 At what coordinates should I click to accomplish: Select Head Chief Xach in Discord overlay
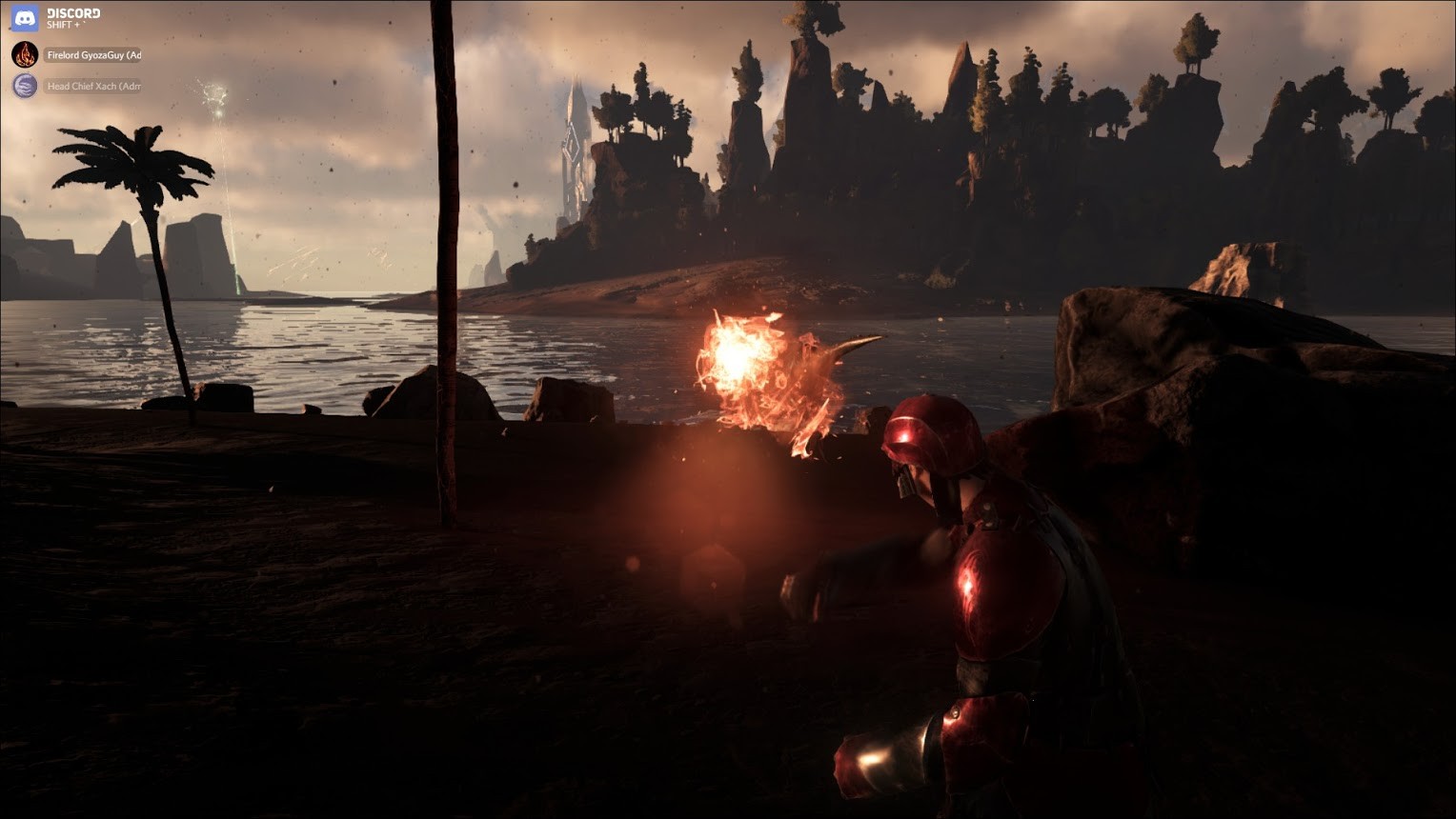coord(92,87)
